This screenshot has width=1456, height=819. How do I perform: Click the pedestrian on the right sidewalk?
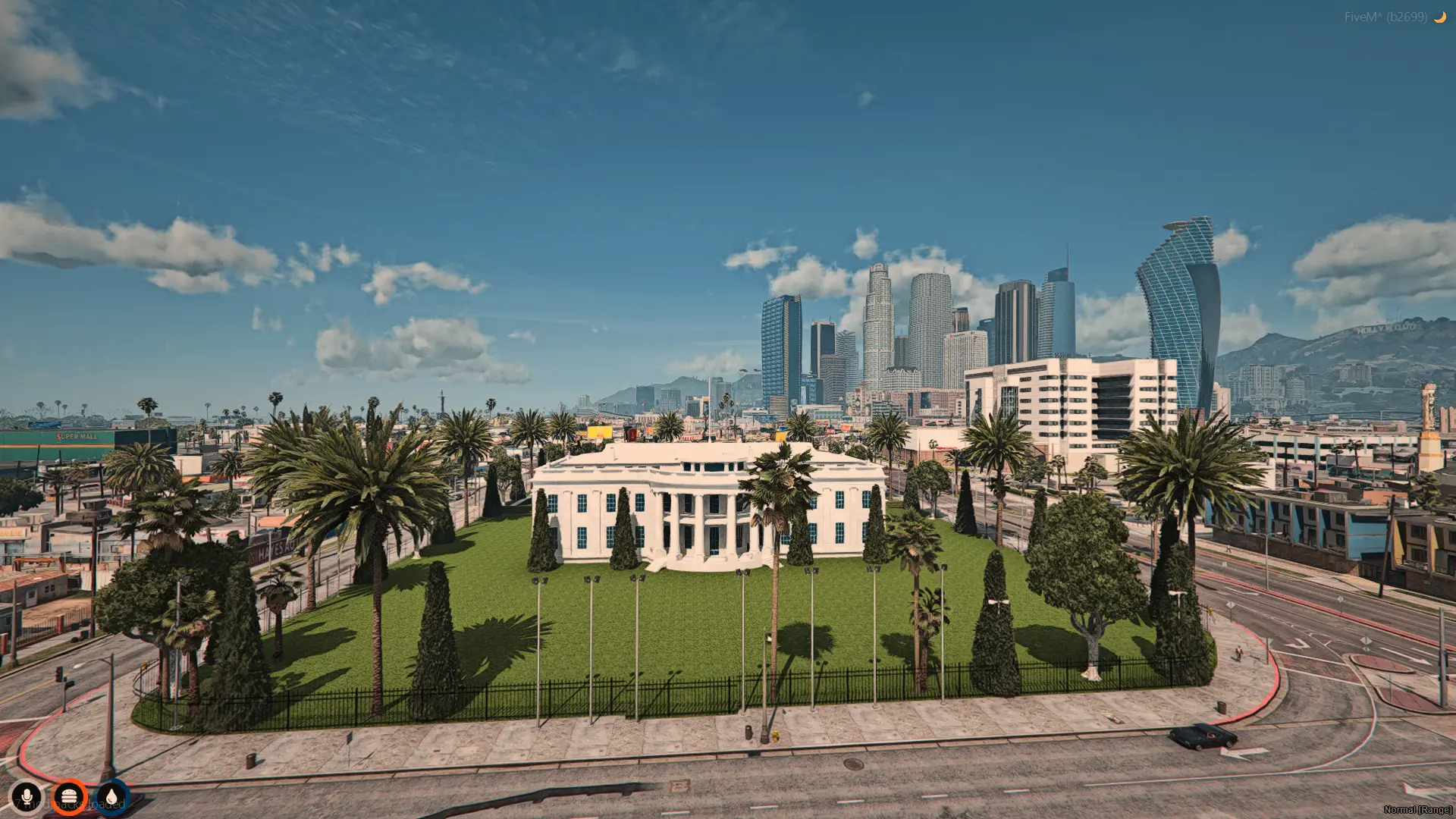tap(1238, 654)
